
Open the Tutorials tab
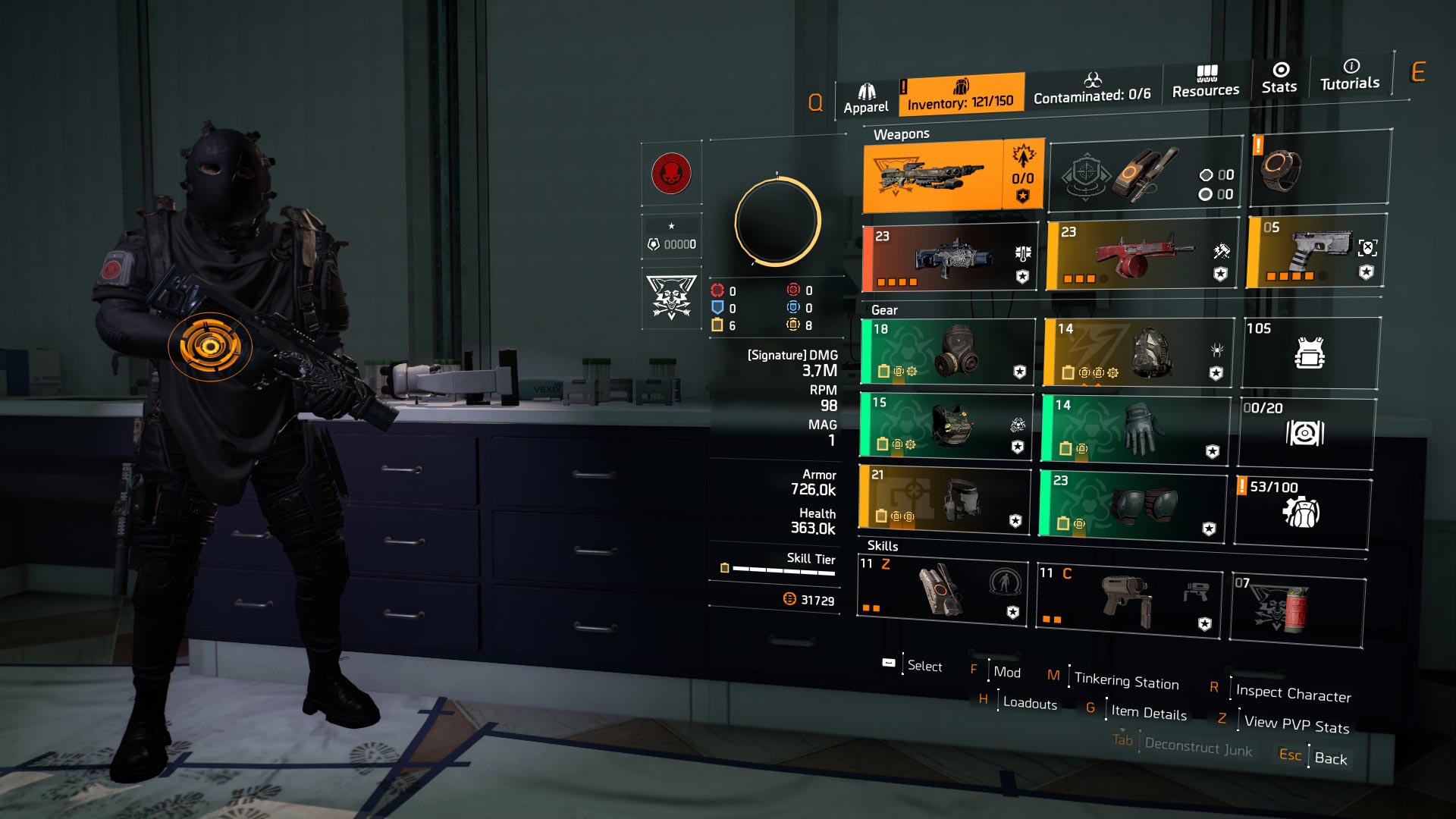pyautogui.click(x=1350, y=76)
